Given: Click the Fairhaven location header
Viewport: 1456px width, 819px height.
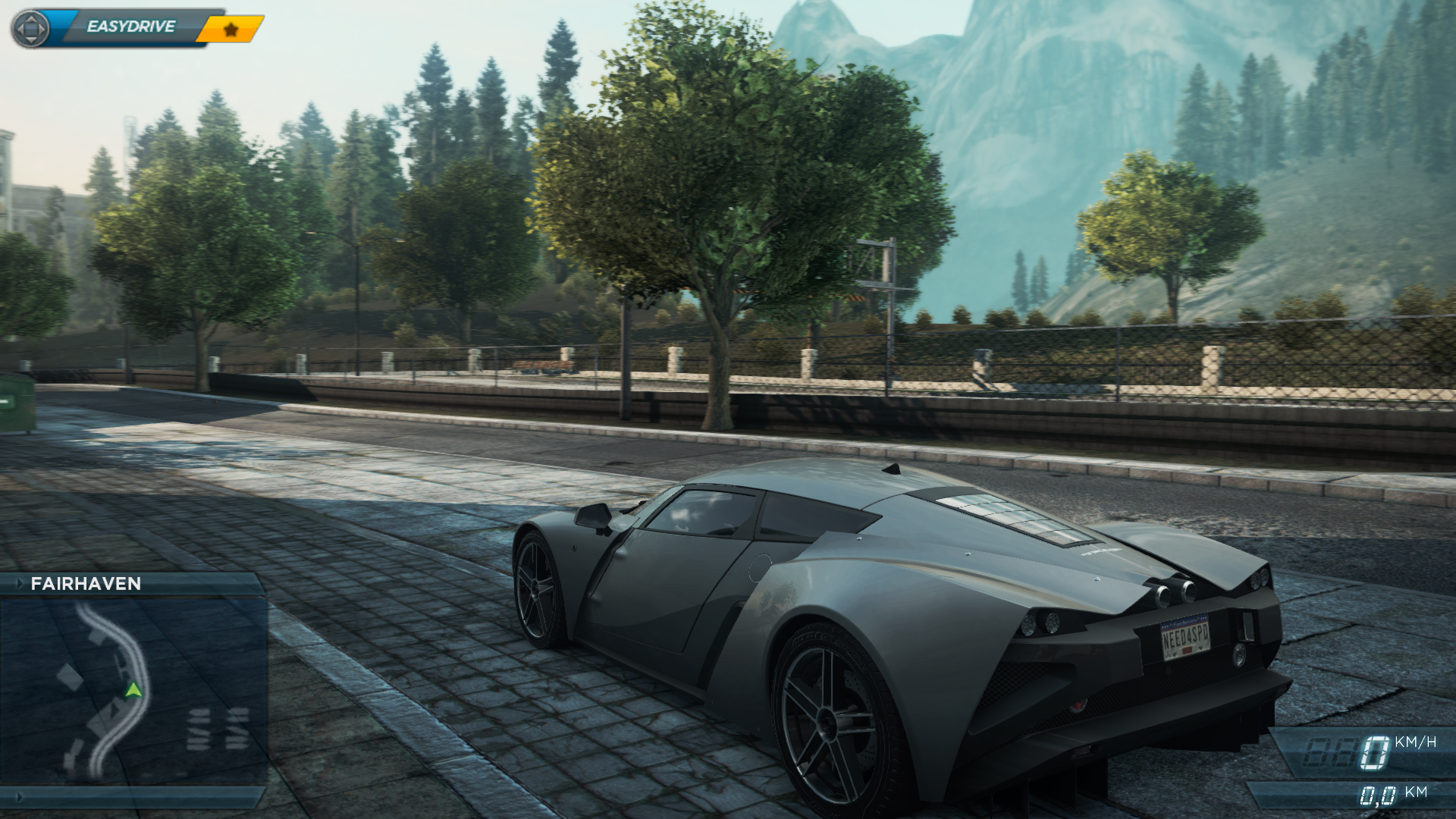Looking at the screenshot, I should click(x=86, y=583).
